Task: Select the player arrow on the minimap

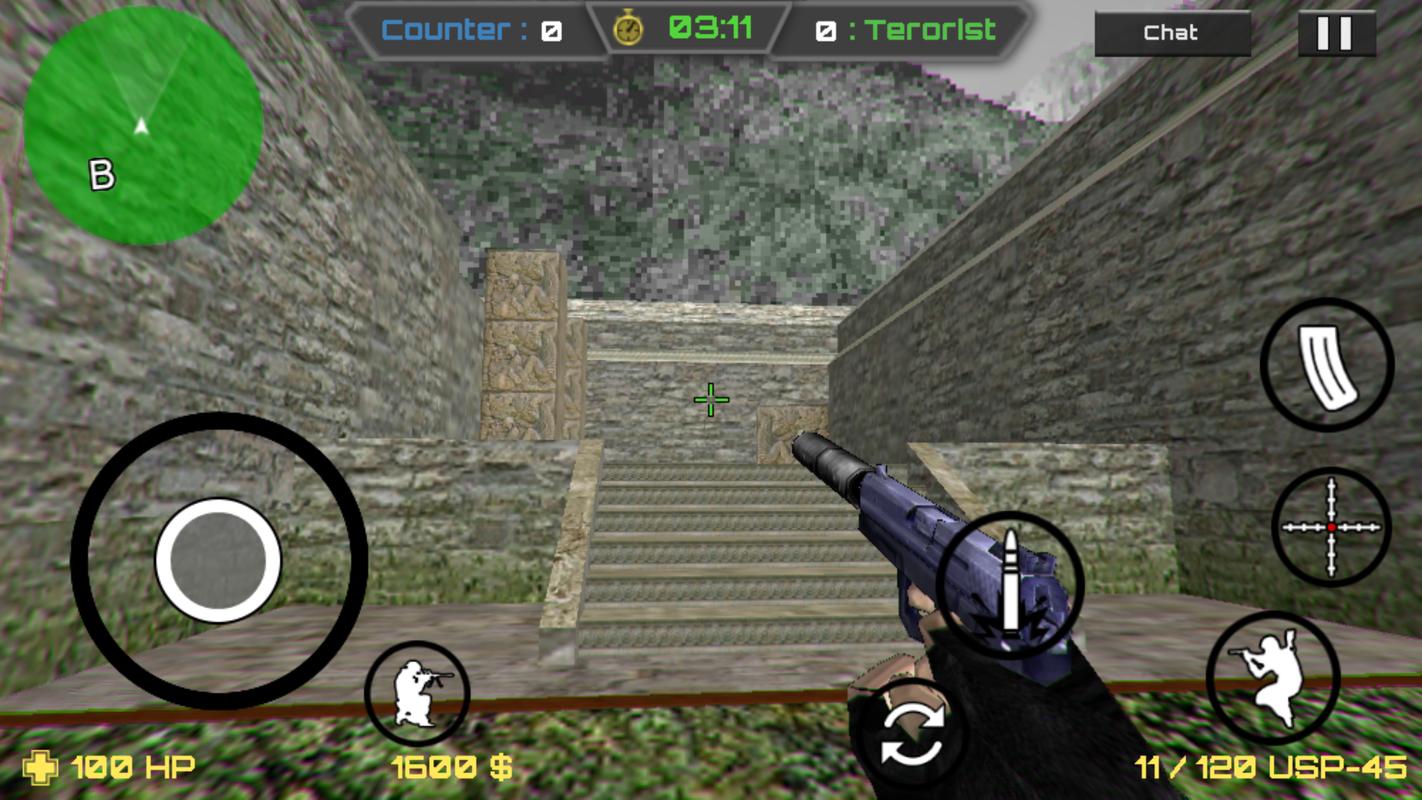Action: [x=140, y=128]
